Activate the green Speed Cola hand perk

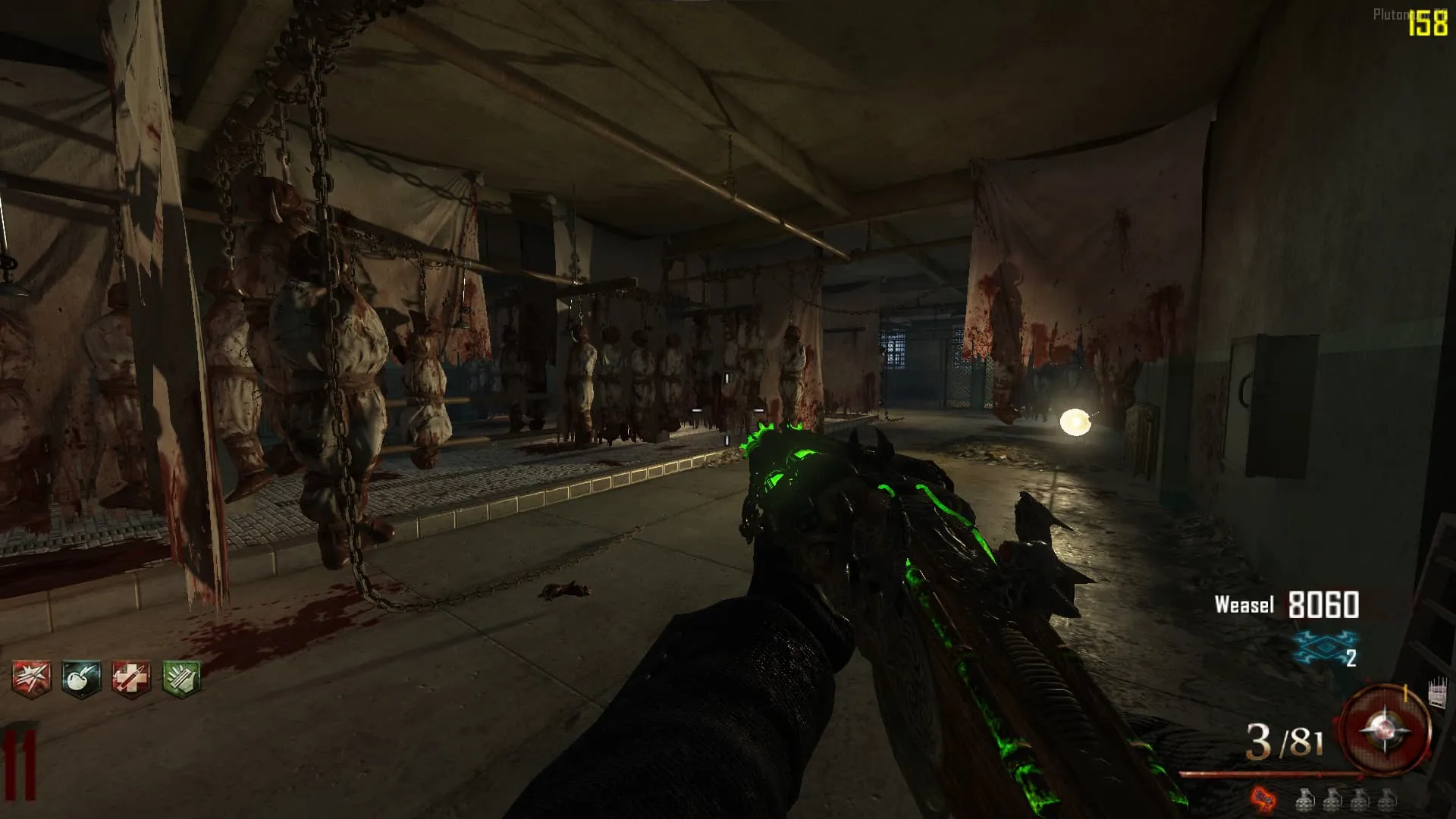(x=181, y=678)
